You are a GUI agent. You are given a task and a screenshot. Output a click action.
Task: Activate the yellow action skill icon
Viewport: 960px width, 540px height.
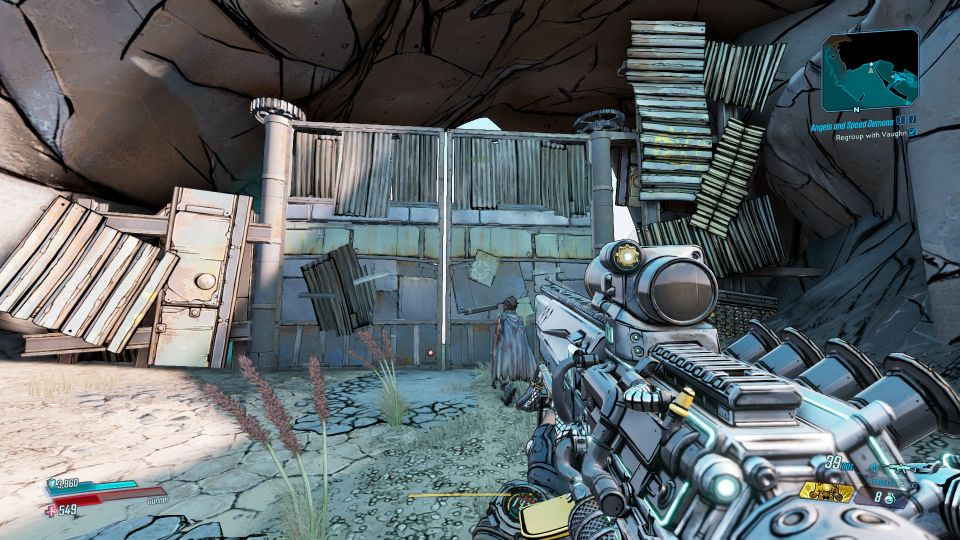coord(826,491)
